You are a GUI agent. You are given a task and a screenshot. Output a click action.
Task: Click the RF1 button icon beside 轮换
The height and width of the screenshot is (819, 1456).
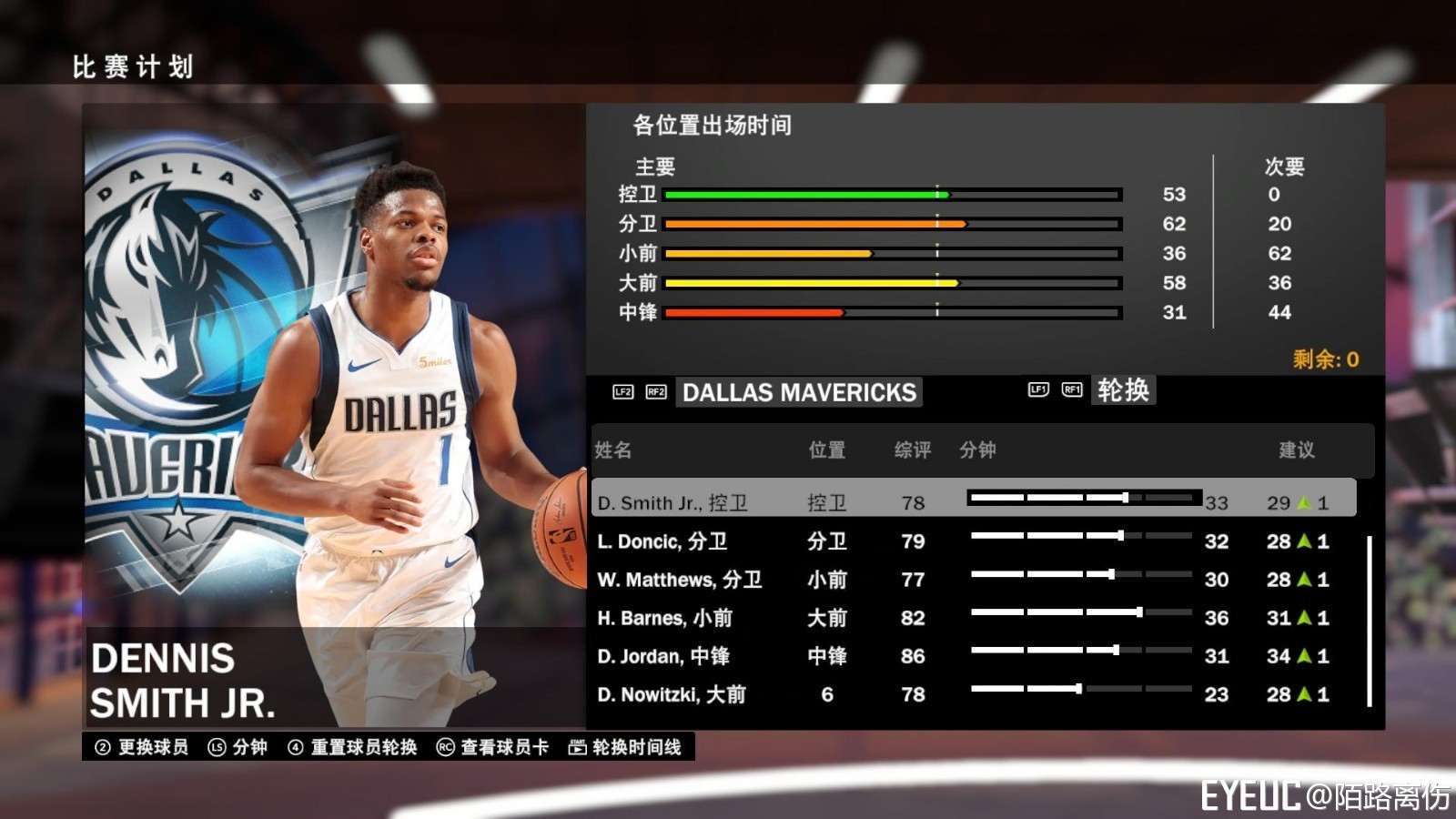coord(1071,389)
